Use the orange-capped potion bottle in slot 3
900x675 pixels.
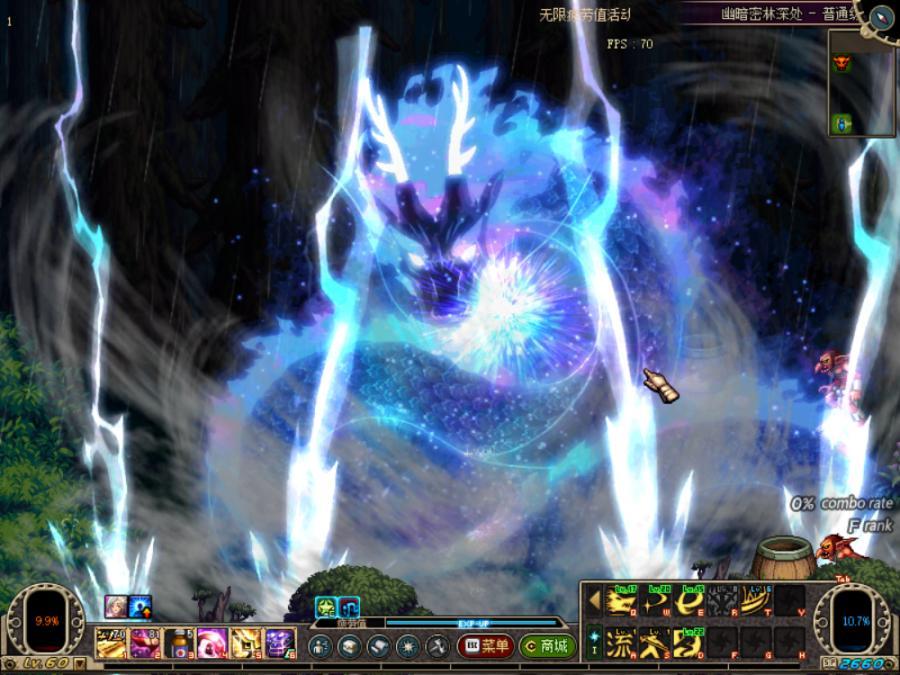178,642
